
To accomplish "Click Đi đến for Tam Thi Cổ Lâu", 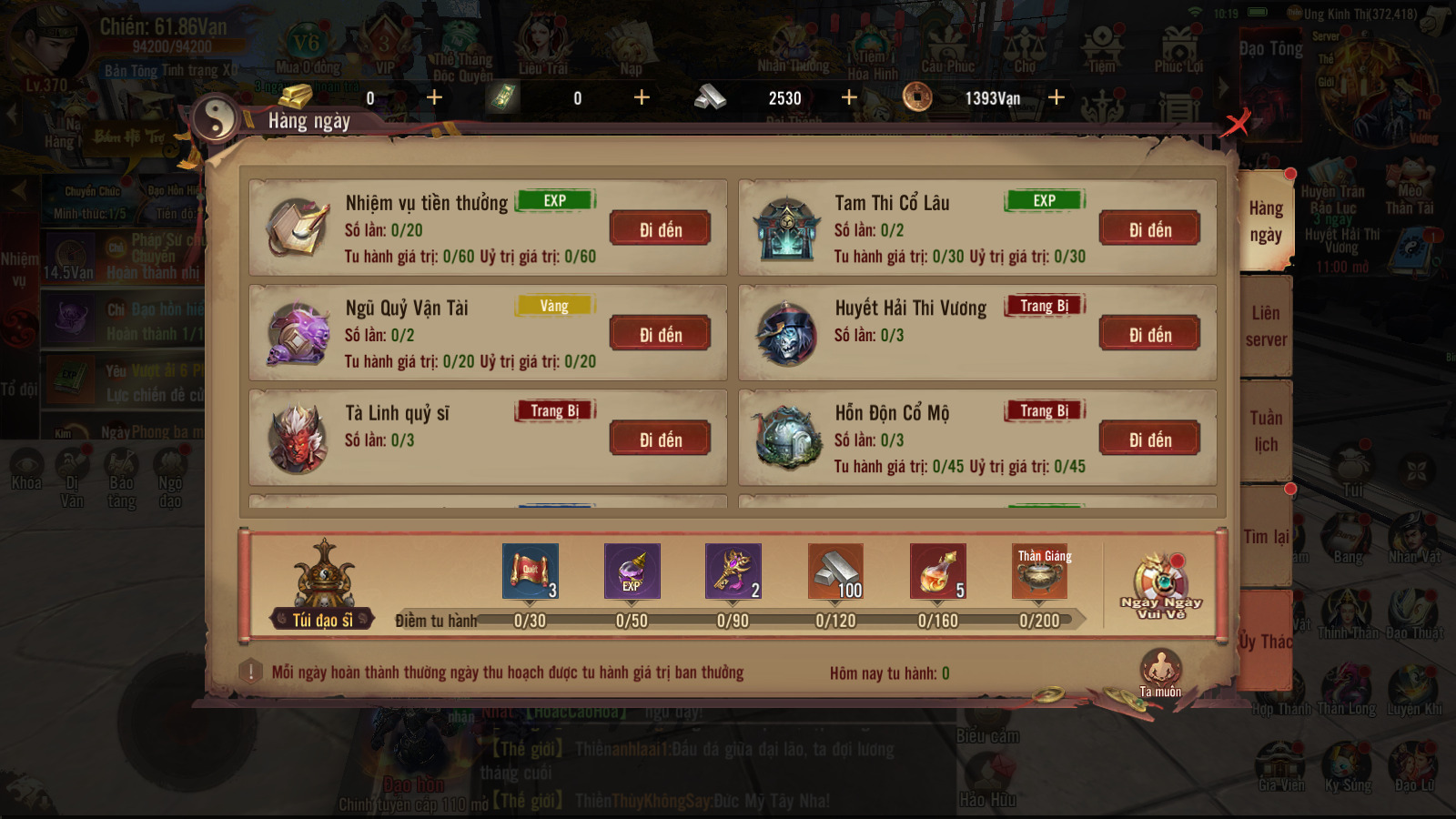I will (x=1149, y=229).
